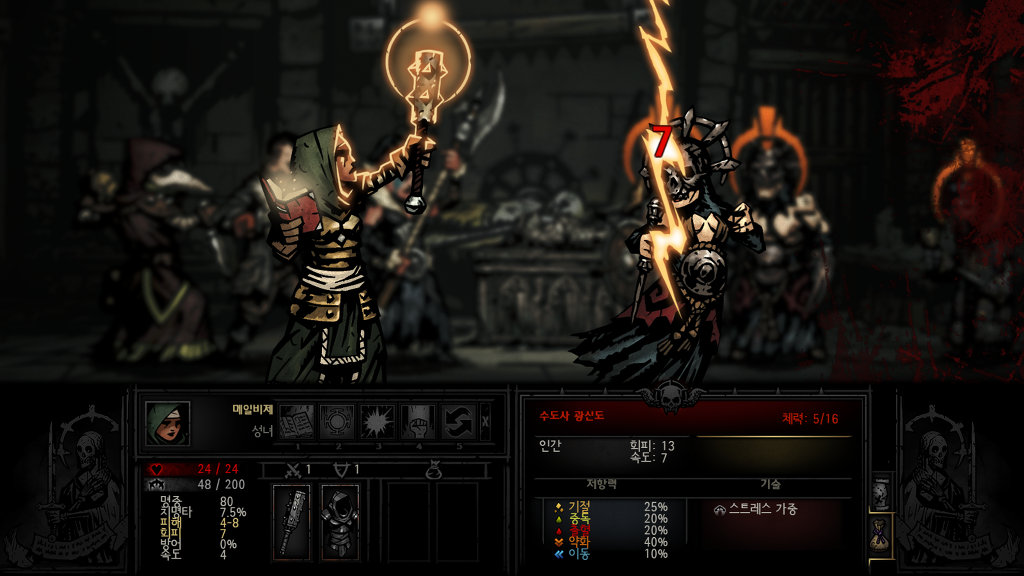Select the spiked mace weapon slot

(x=292, y=521)
